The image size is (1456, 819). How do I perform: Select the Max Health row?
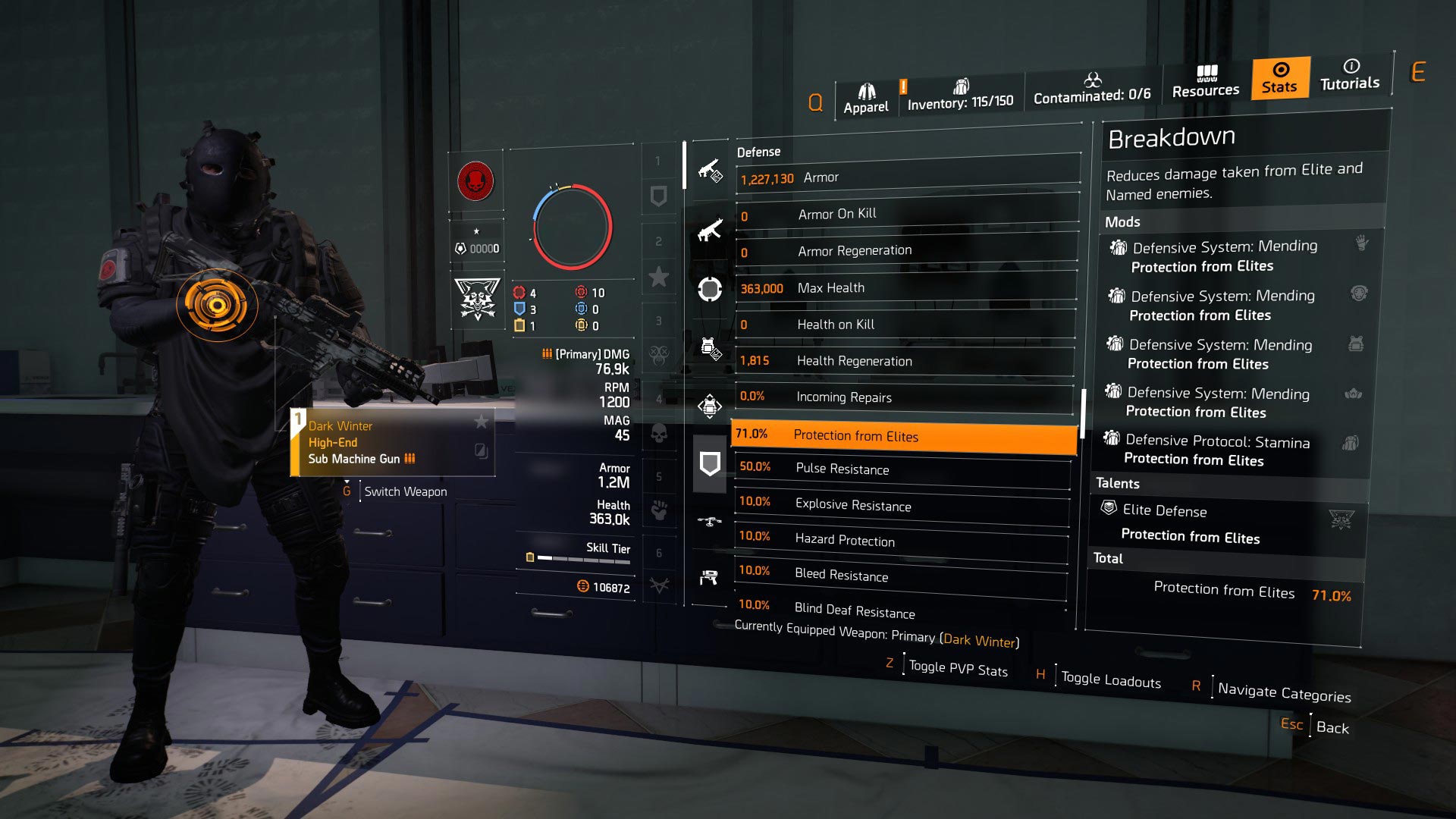(905, 288)
